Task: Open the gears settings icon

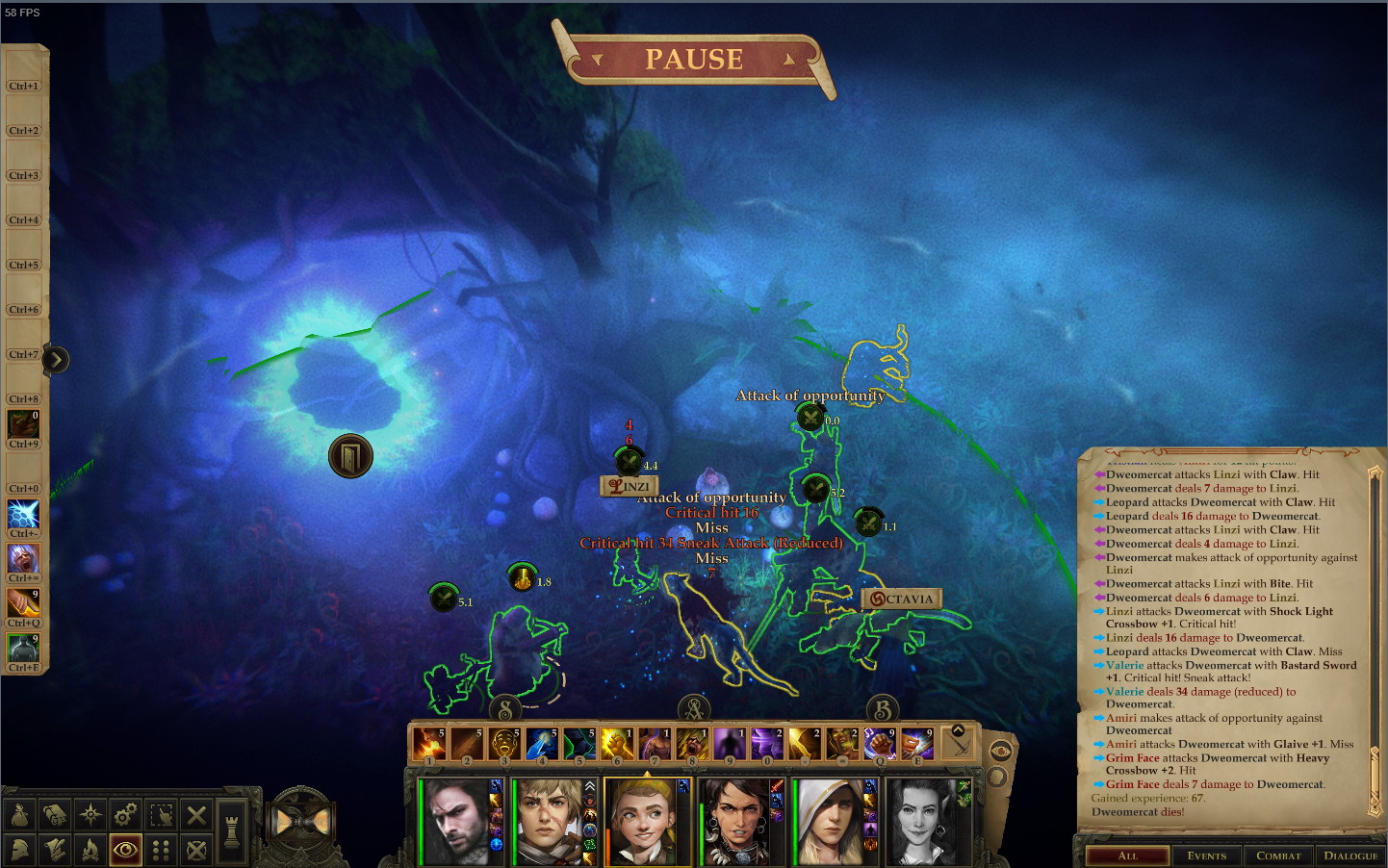Action: [125, 816]
